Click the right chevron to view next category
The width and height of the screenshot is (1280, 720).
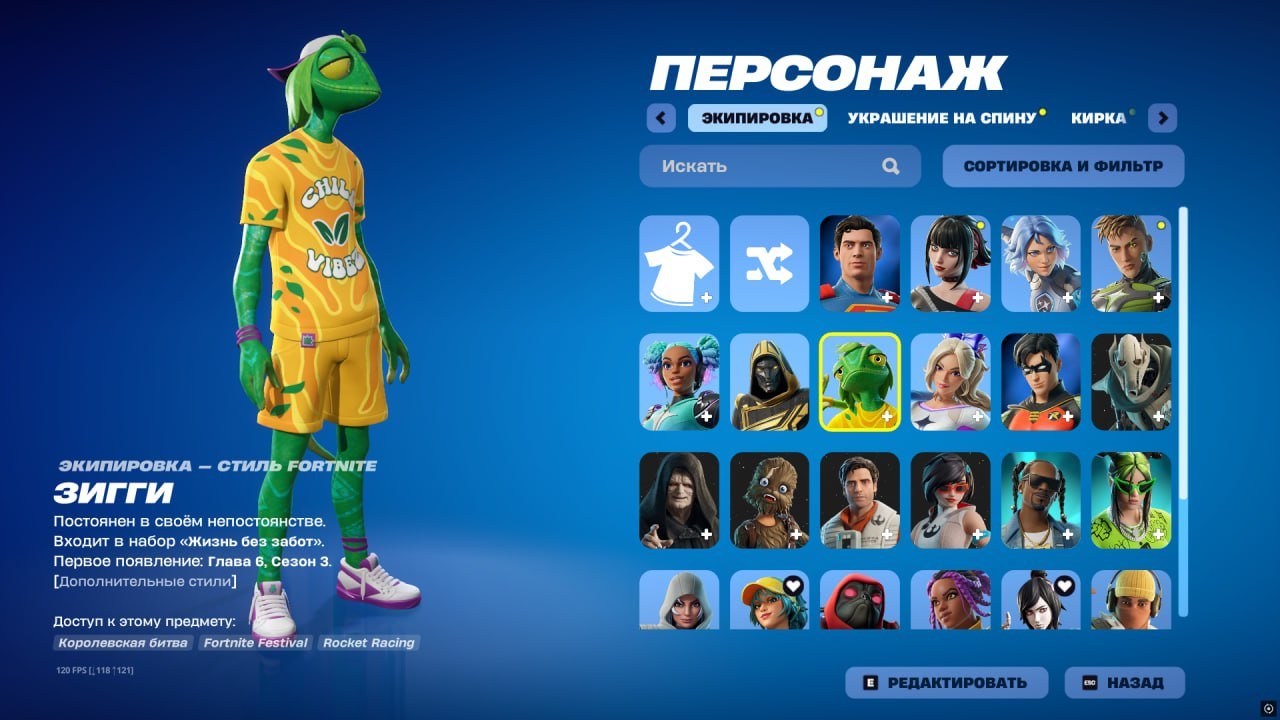pos(1162,118)
